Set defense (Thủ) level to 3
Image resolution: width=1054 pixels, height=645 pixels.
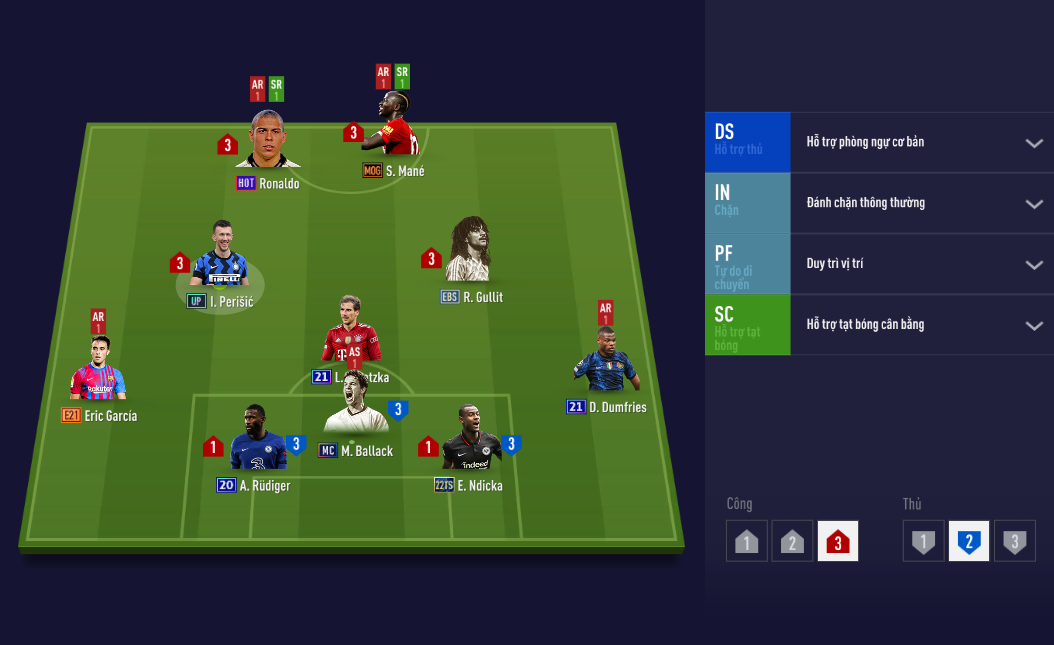(x=1015, y=541)
